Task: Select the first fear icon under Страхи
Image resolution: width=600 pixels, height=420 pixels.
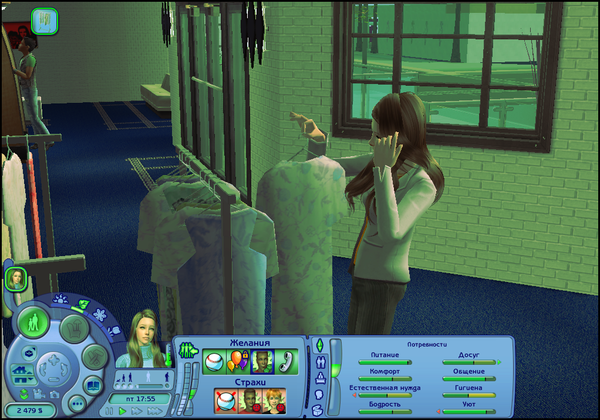Action: point(226,400)
